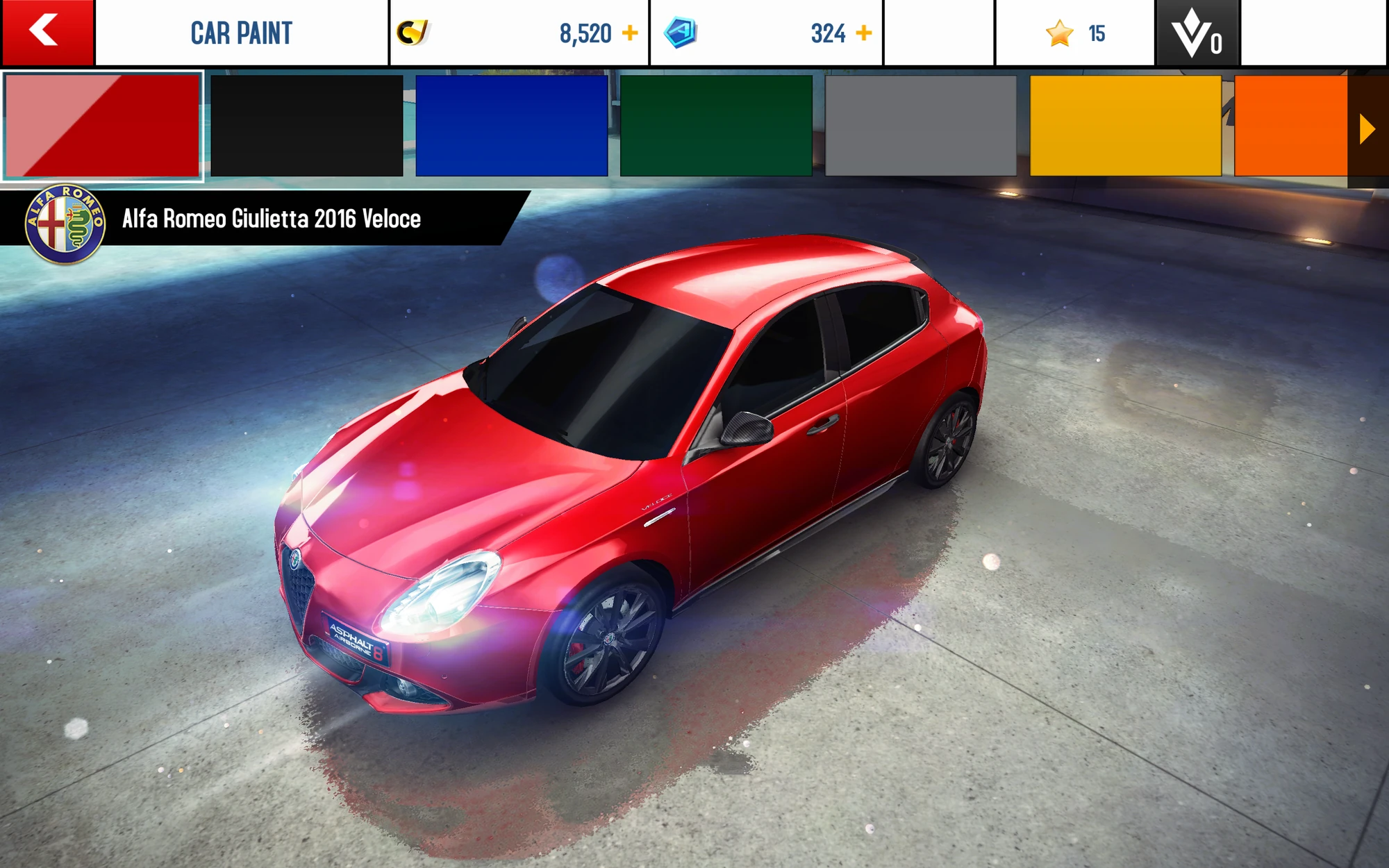Choose the yellow paint color
This screenshot has width=1389, height=868.
(x=1125, y=126)
